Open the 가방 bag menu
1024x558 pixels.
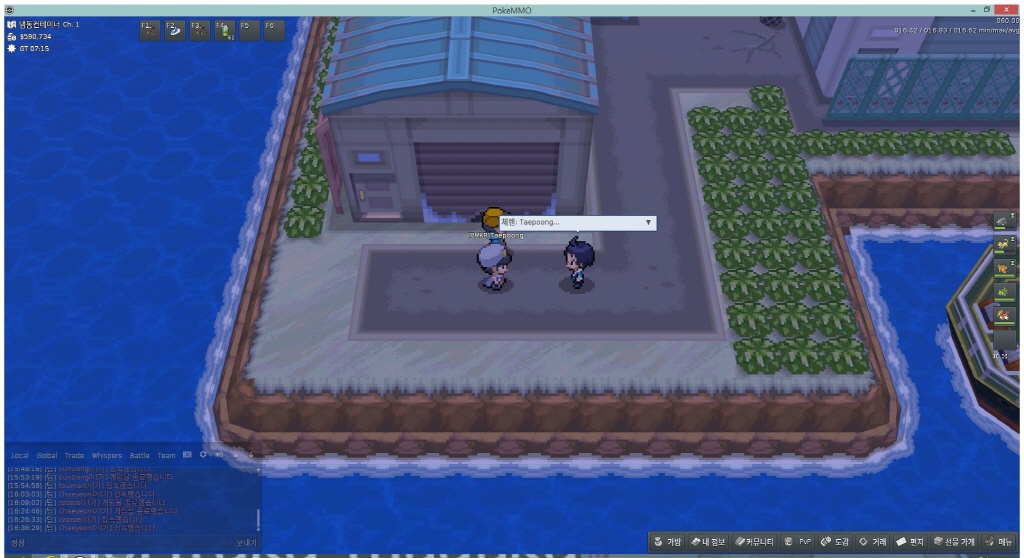tap(668, 542)
